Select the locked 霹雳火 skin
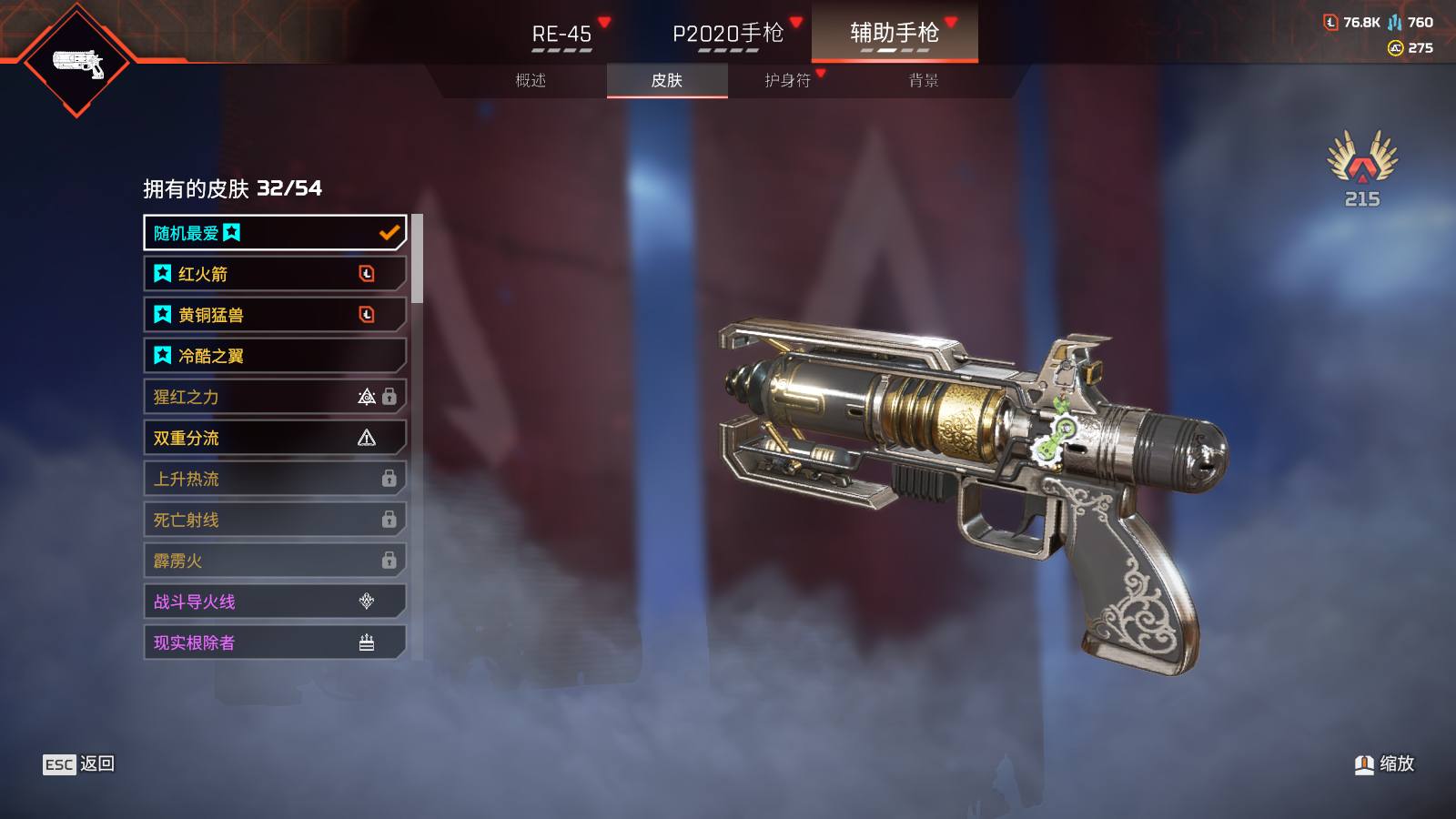The image size is (1456, 819). pos(274,561)
